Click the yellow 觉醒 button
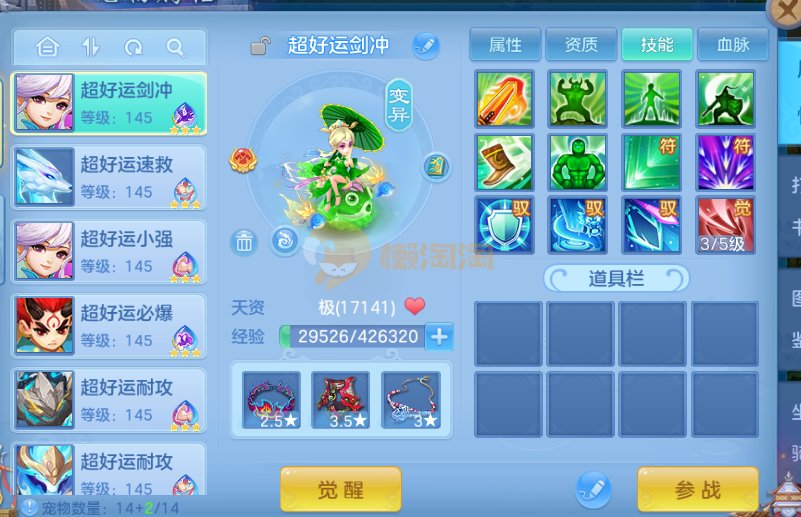The height and width of the screenshot is (517, 801). click(x=340, y=490)
